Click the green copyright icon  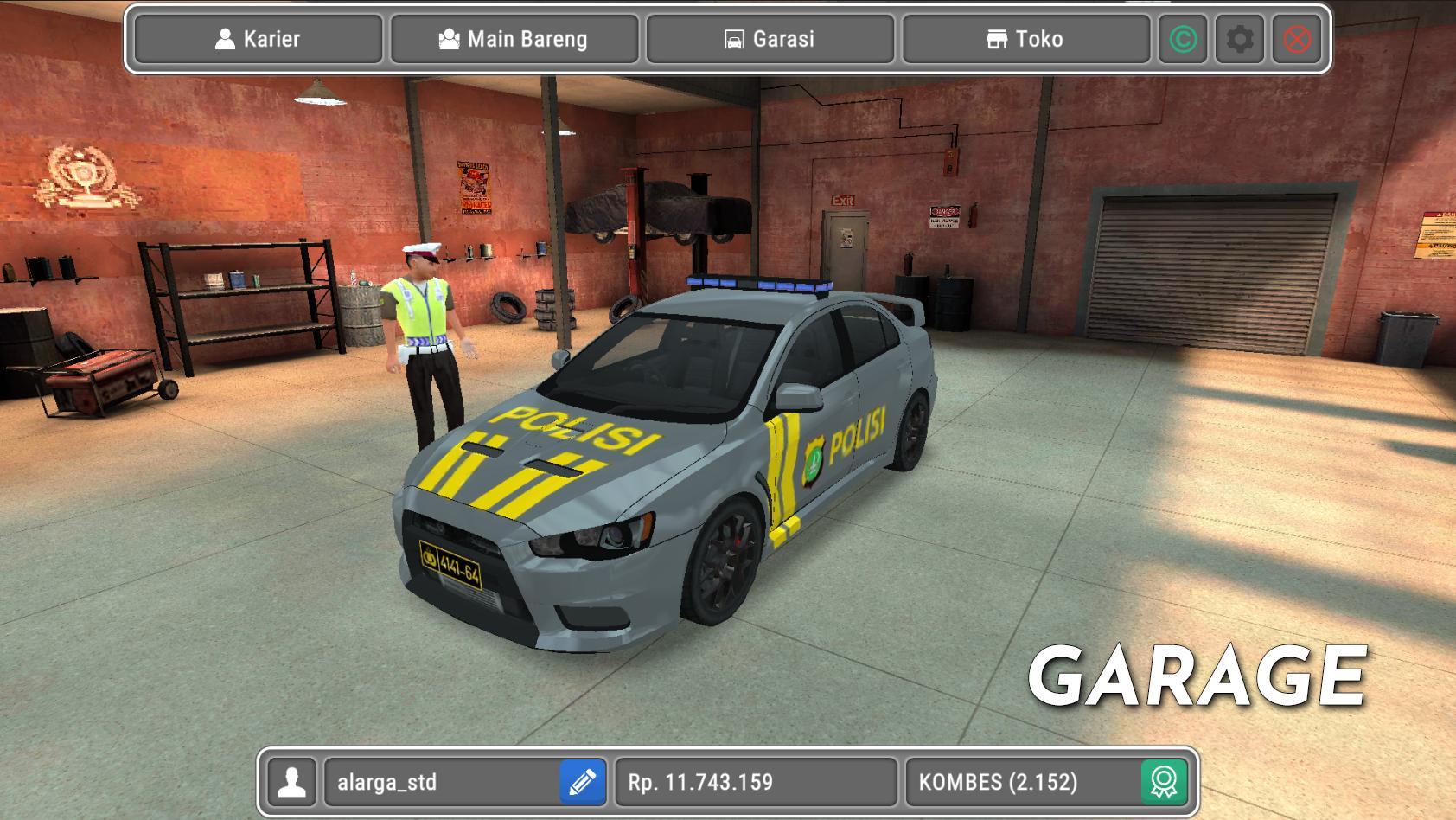pyautogui.click(x=1184, y=39)
